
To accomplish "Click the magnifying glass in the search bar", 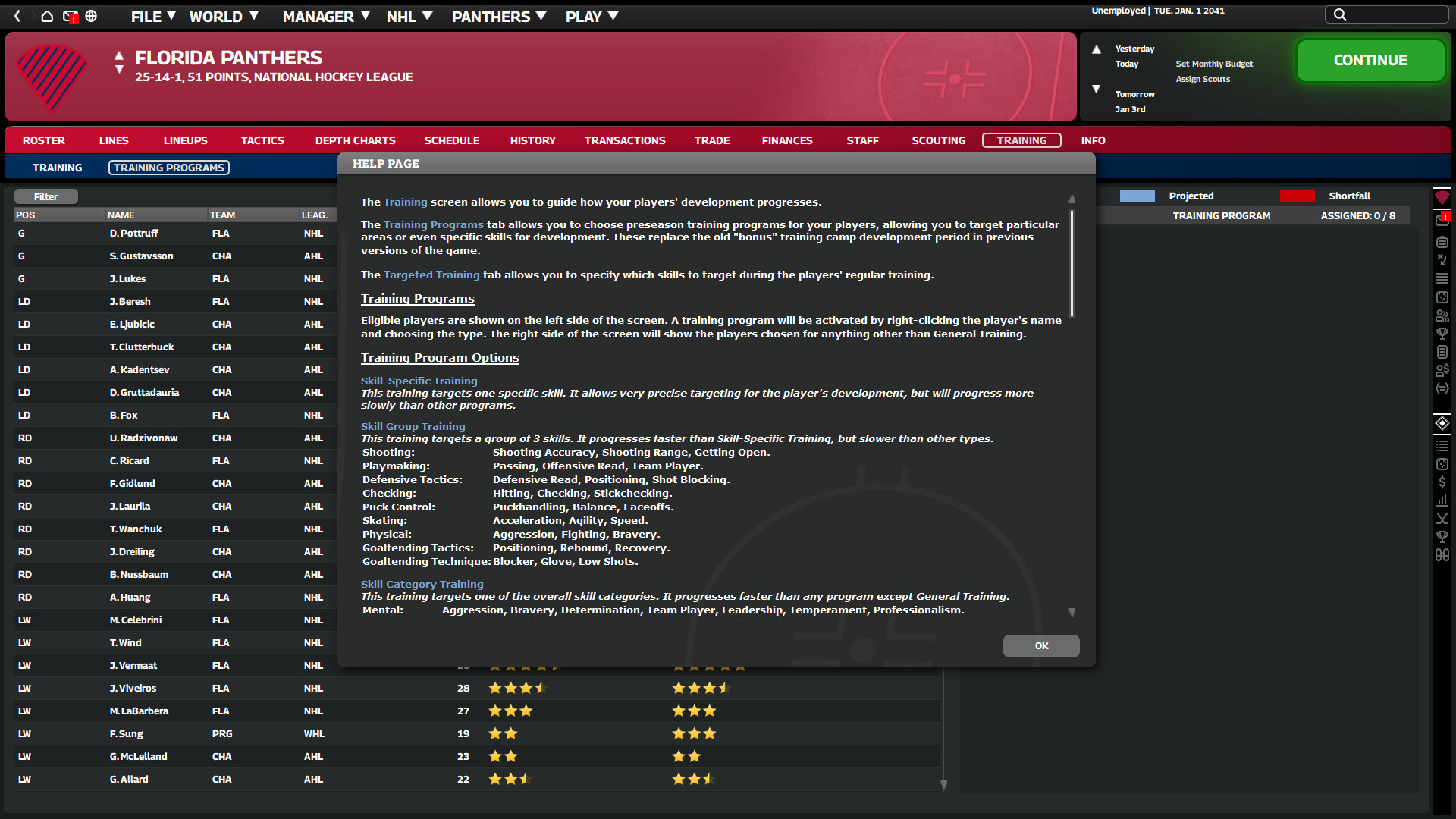I will coord(1339,14).
